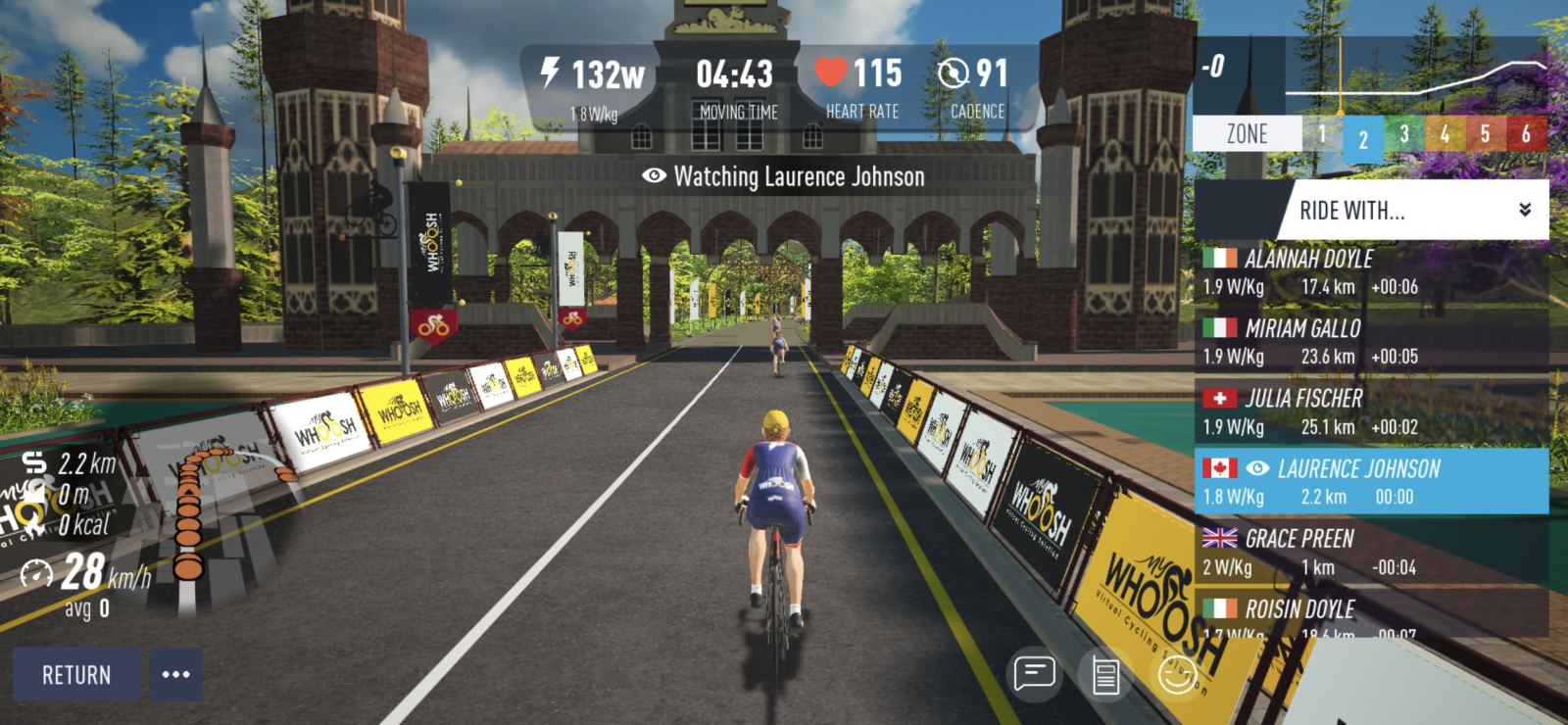Select rider Alannah Doyle in the list
The height and width of the screenshot is (725, 1568).
pos(1372,272)
